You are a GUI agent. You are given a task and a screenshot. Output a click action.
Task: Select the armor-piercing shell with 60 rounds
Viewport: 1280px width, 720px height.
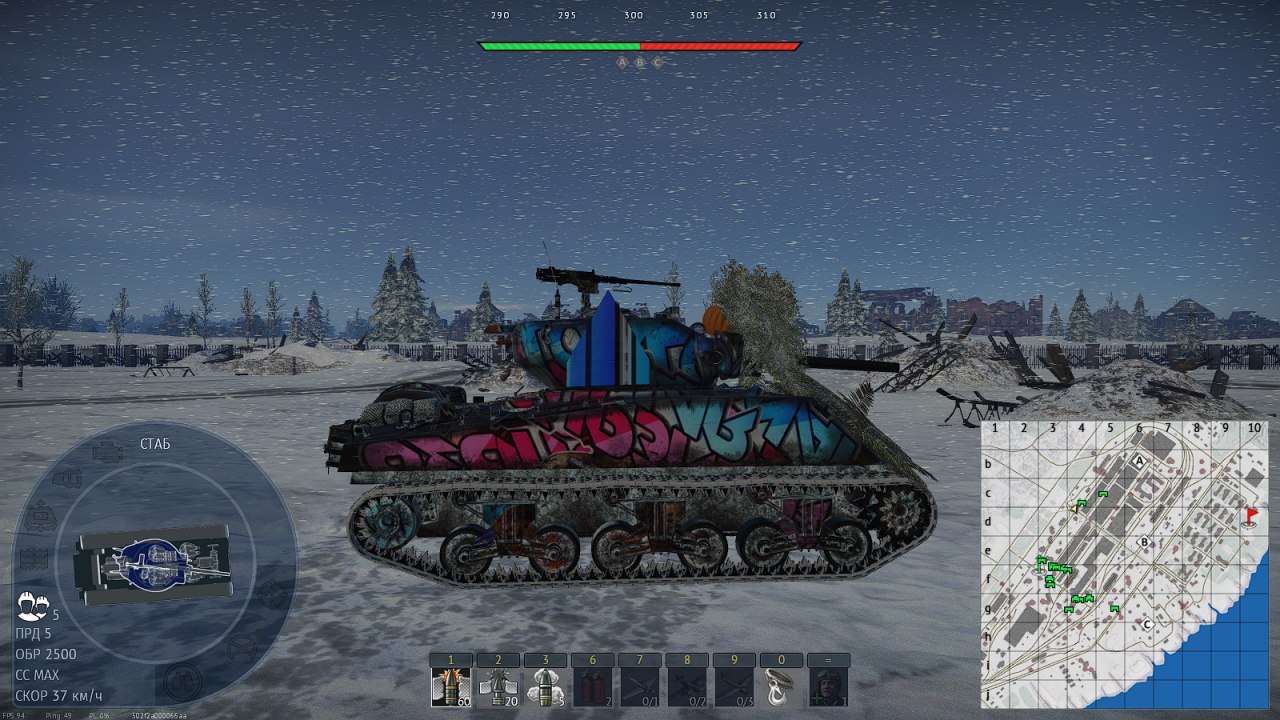(x=450, y=688)
